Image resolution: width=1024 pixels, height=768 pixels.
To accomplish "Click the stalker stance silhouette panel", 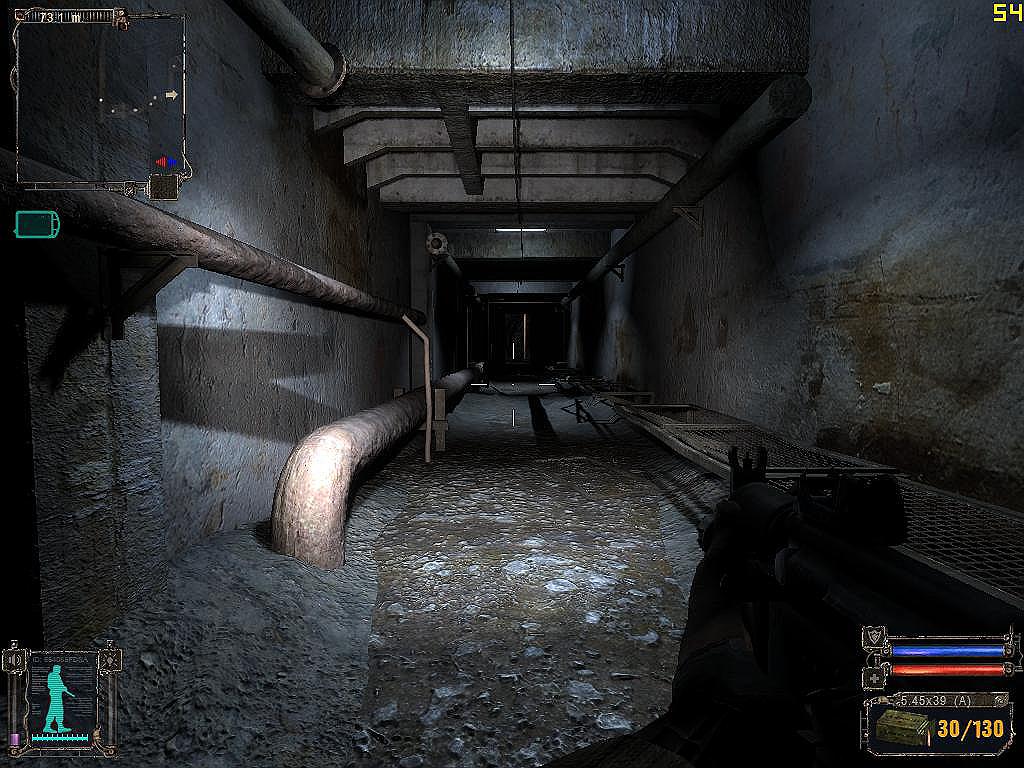I will [x=60, y=695].
